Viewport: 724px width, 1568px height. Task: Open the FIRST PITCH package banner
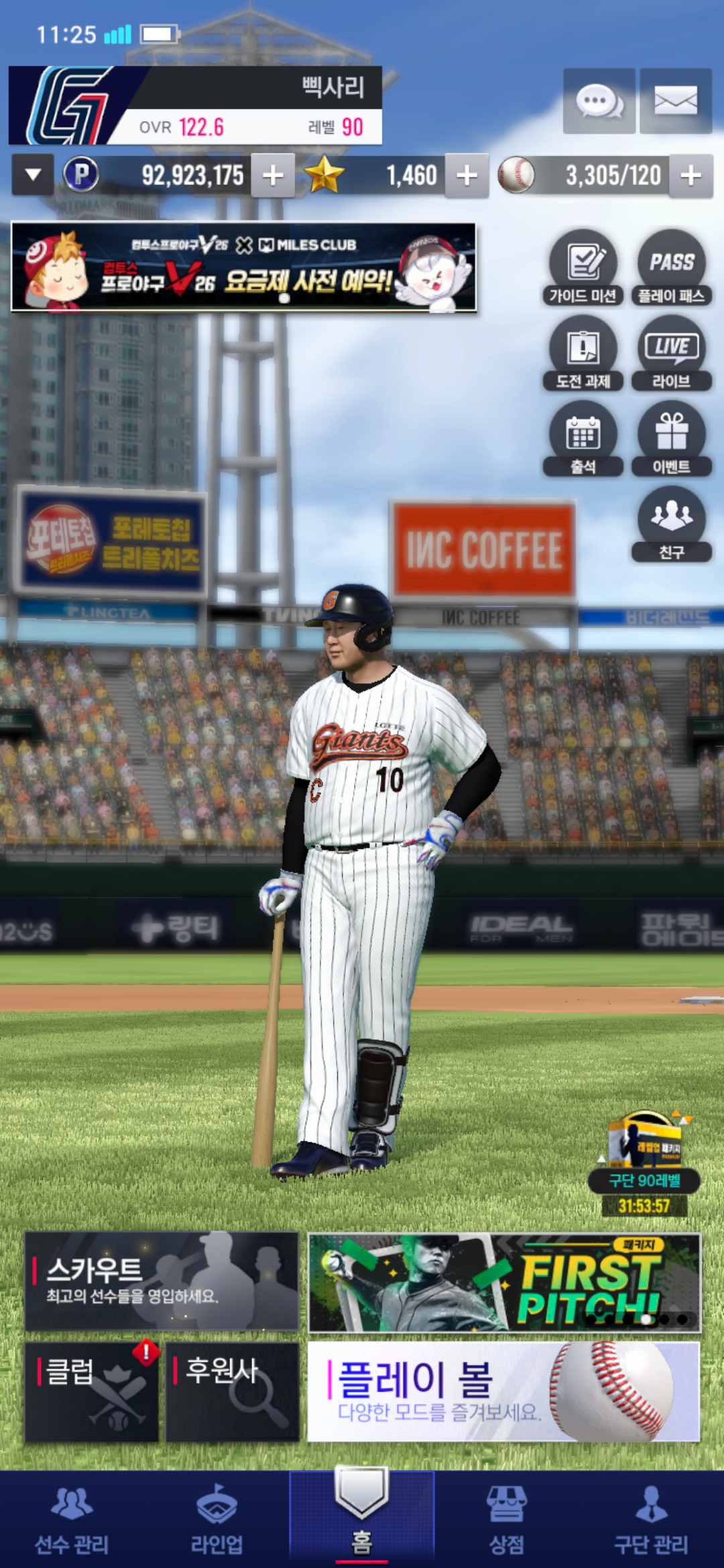click(504, 1282)
